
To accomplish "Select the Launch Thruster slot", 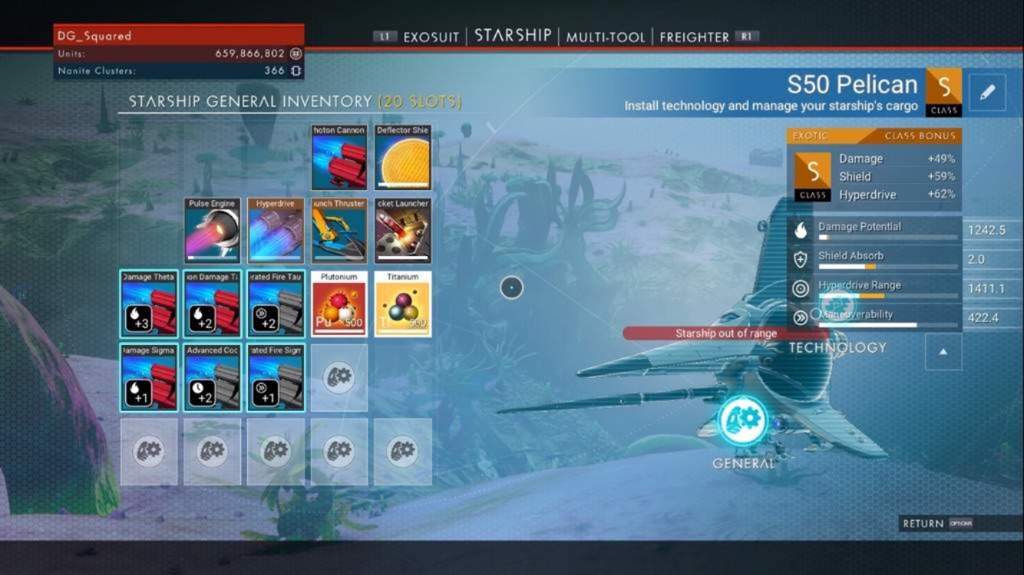I will pos(339,231).
